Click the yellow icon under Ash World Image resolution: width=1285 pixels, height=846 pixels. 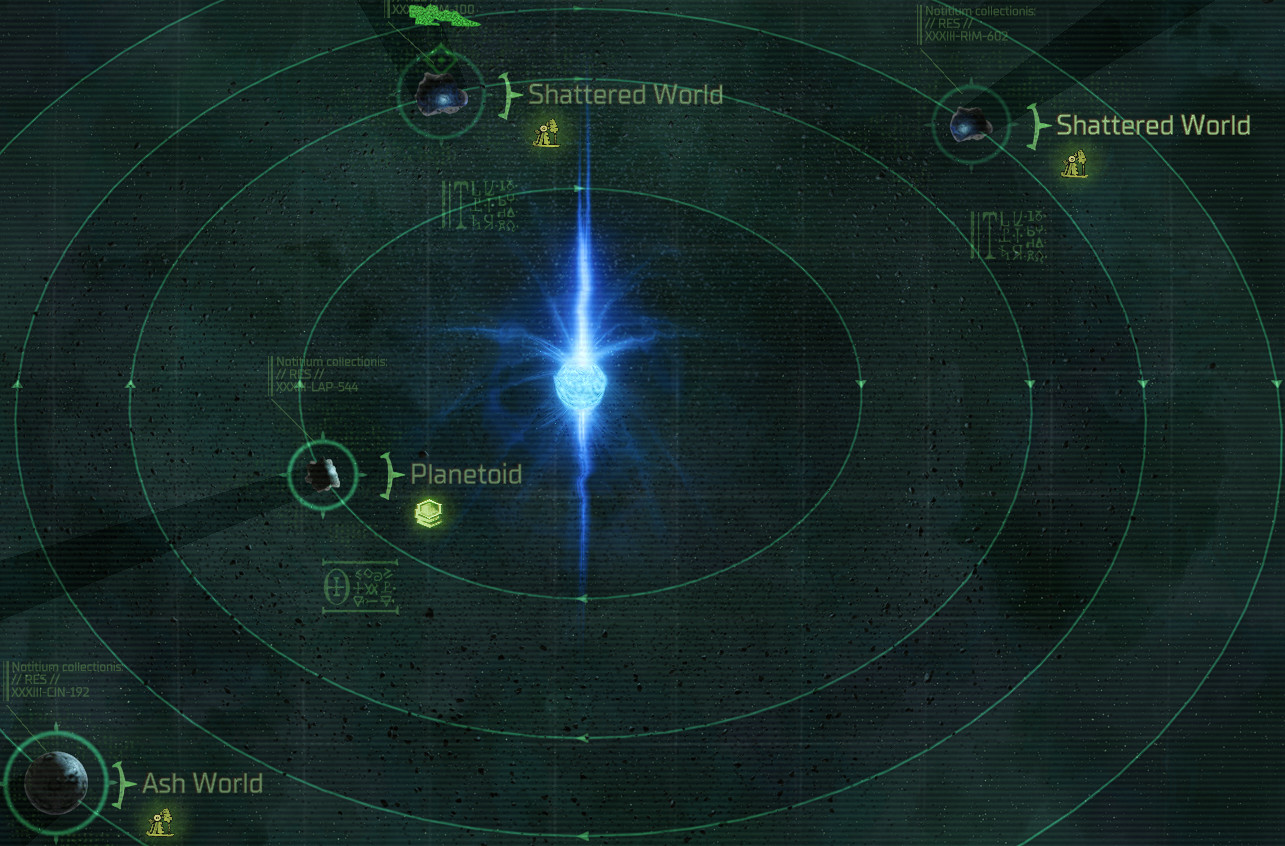pyautogui.click(x=161, y=823)
